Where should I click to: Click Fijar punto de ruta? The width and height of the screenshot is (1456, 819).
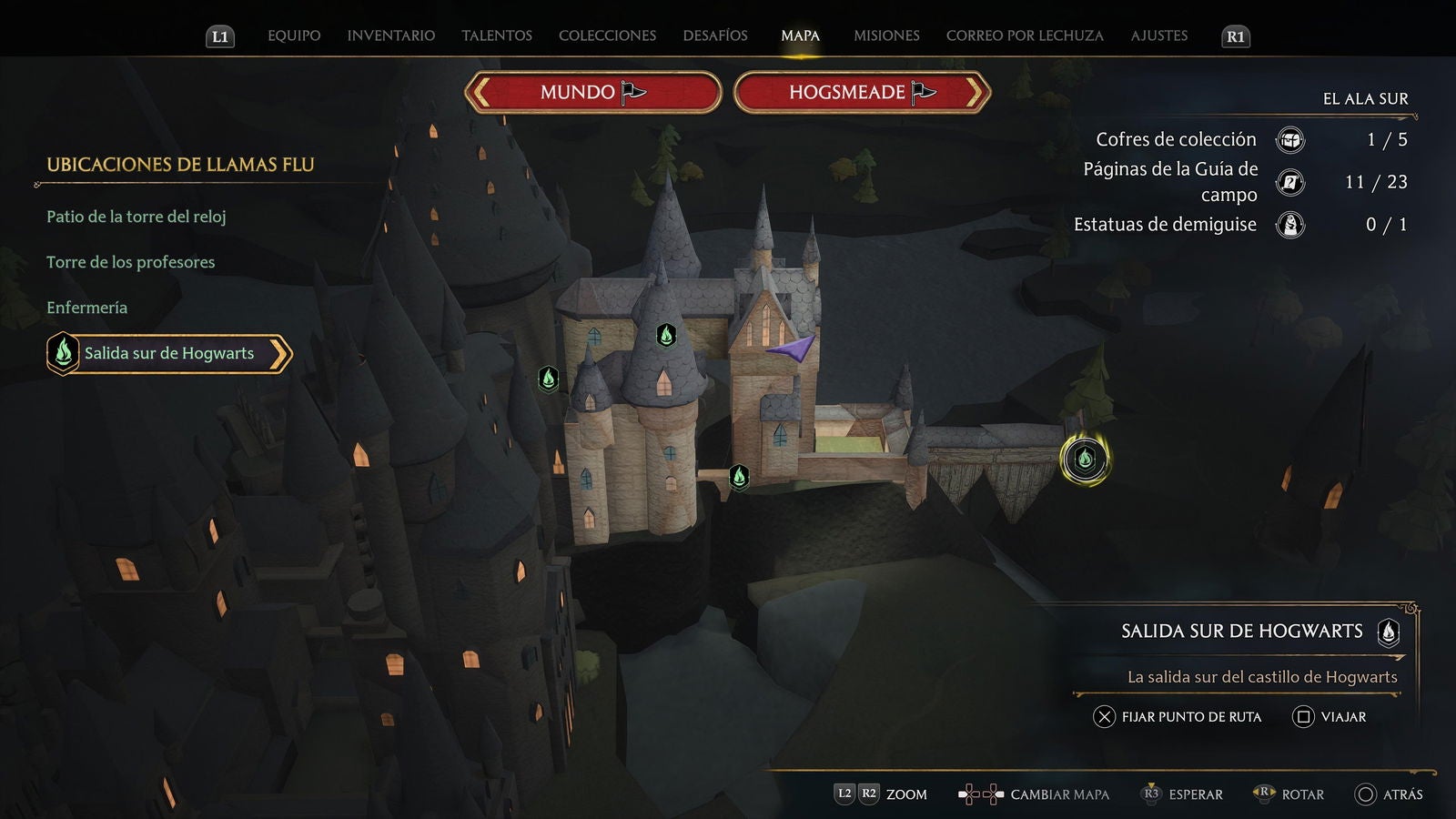coord(1180,717)
